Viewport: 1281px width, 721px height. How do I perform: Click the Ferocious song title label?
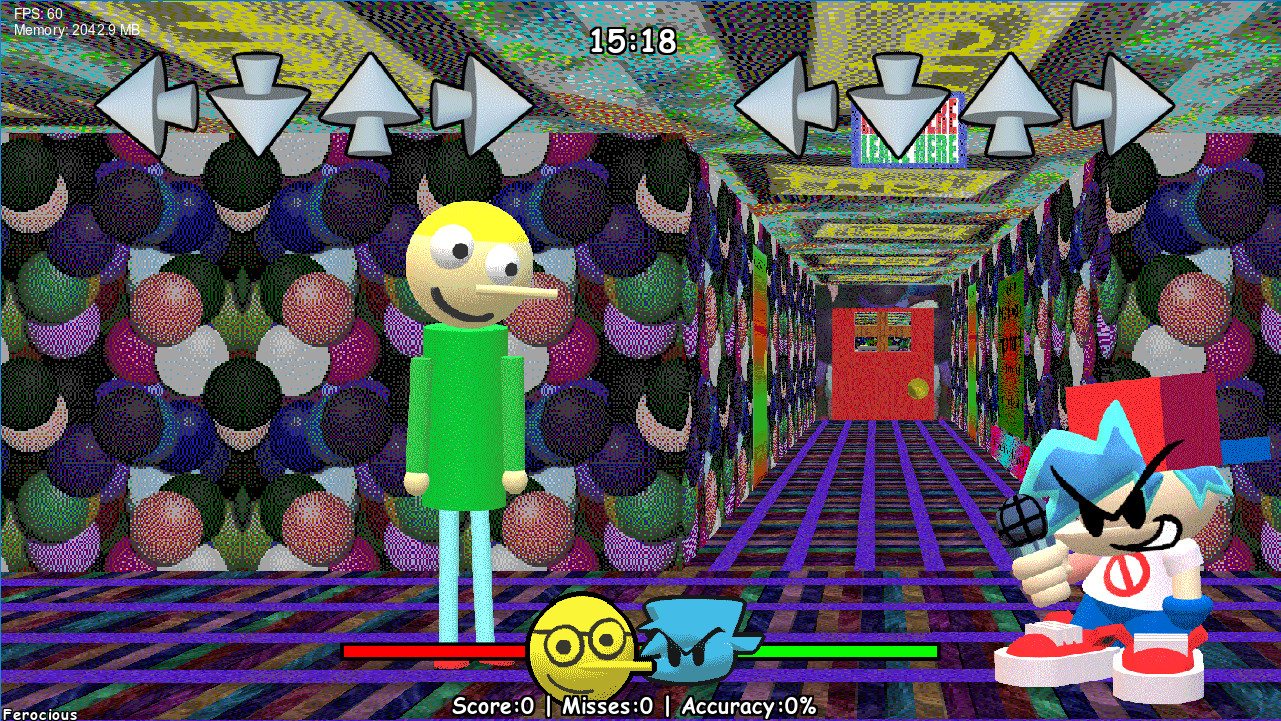[x=39, y=714]
